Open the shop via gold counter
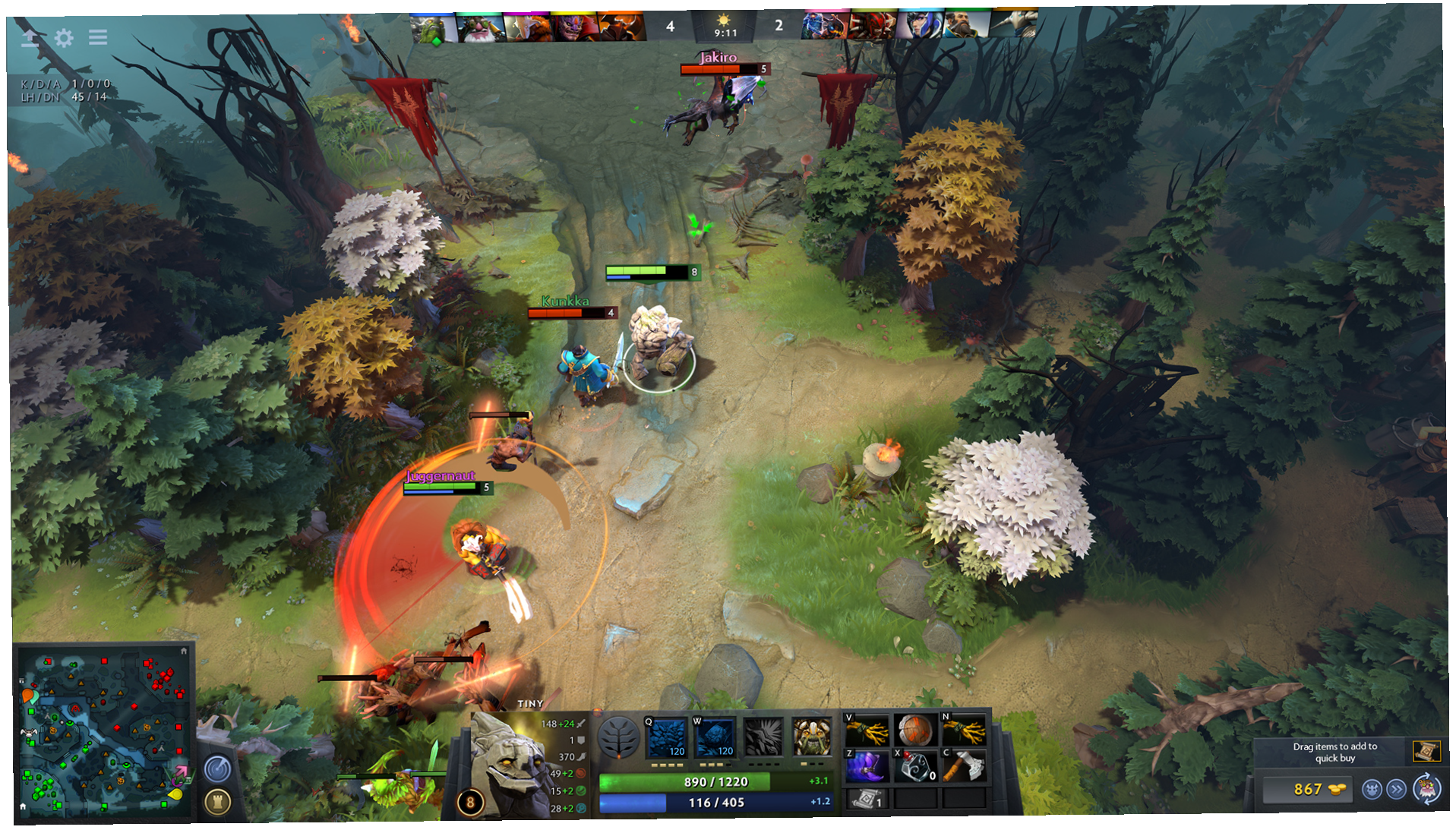Screen dimensions: 1456x830 [1308, 790]
